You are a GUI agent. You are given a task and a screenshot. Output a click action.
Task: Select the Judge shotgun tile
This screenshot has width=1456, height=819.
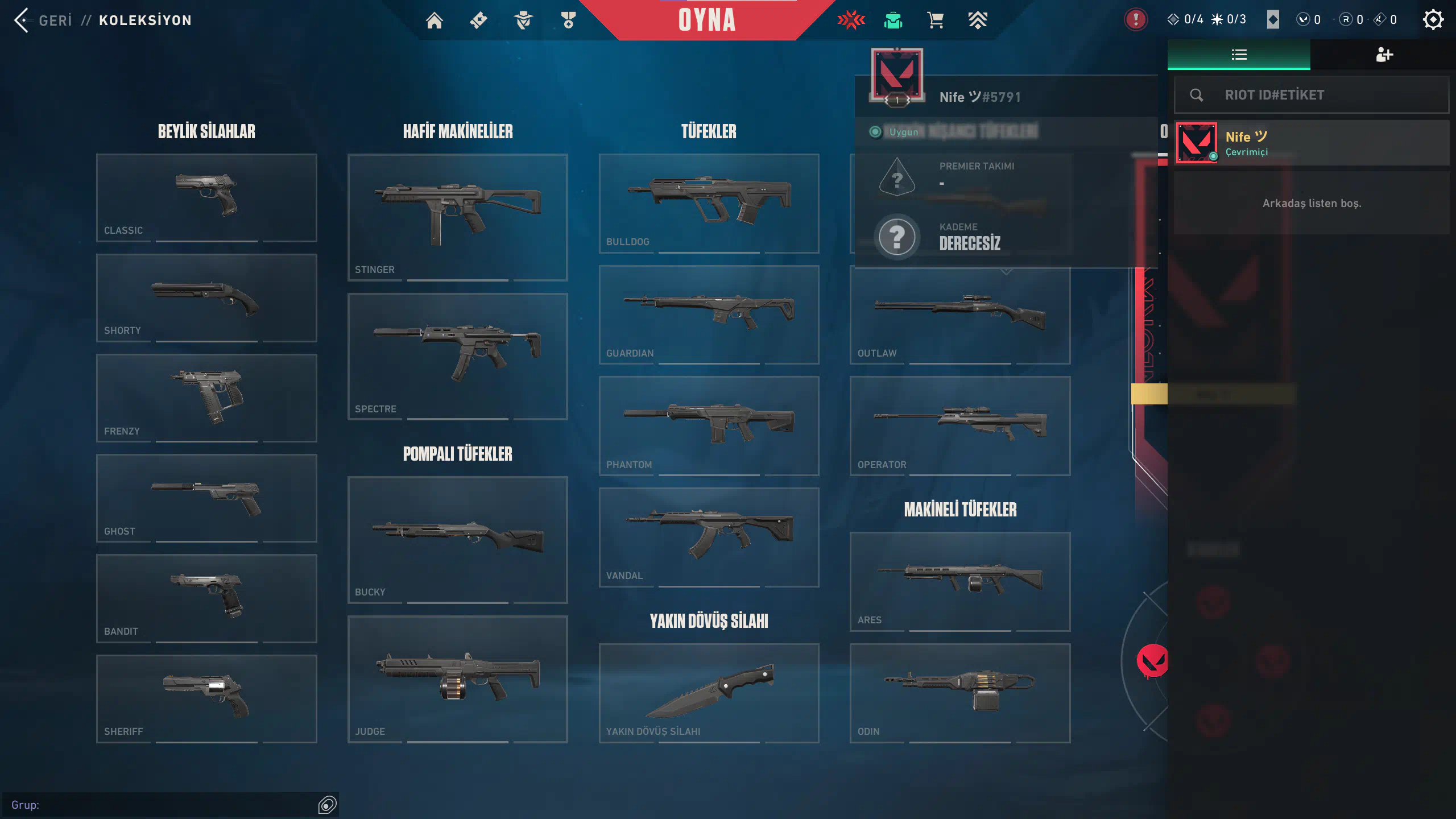457,679
